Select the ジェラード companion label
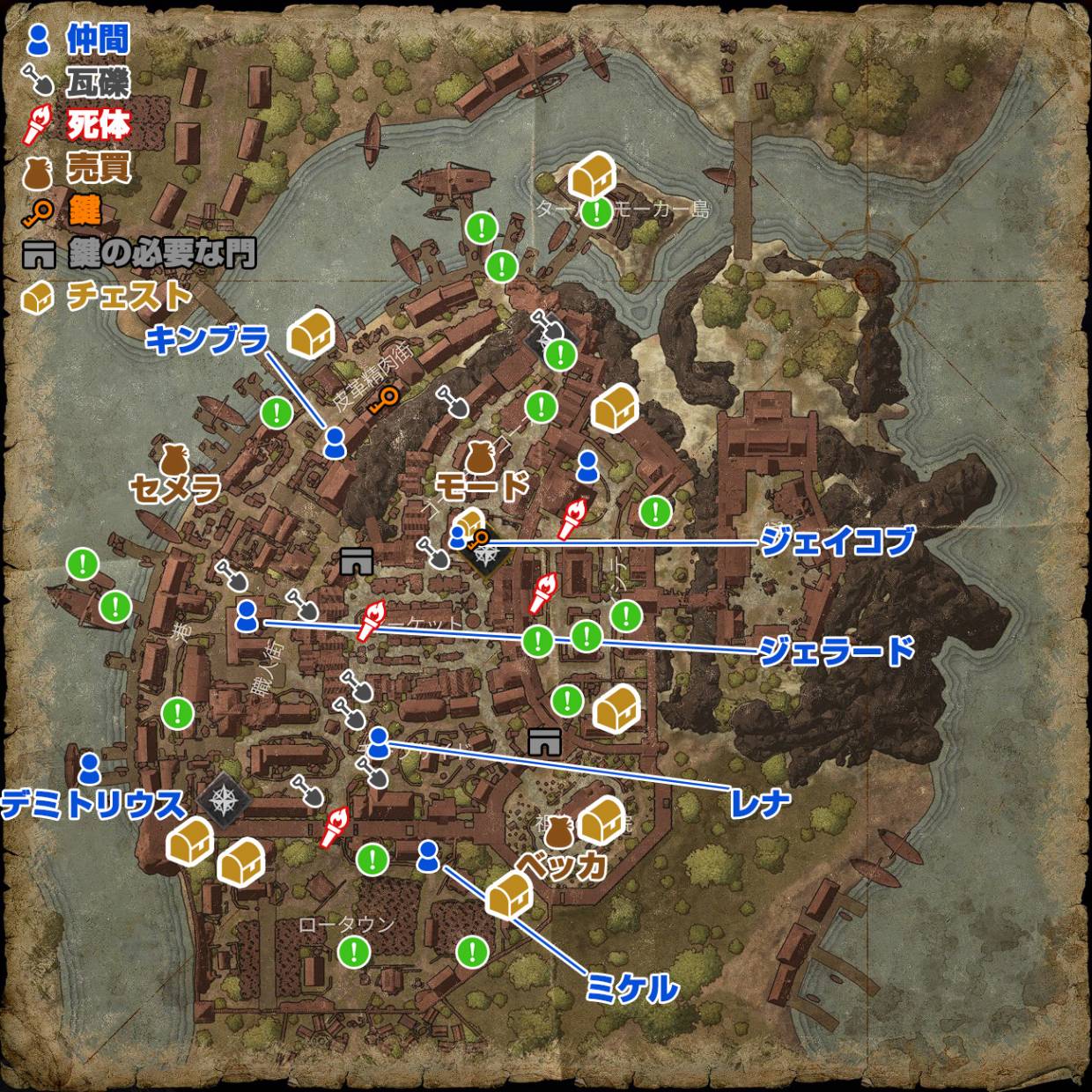 click(x=837, y=651)
